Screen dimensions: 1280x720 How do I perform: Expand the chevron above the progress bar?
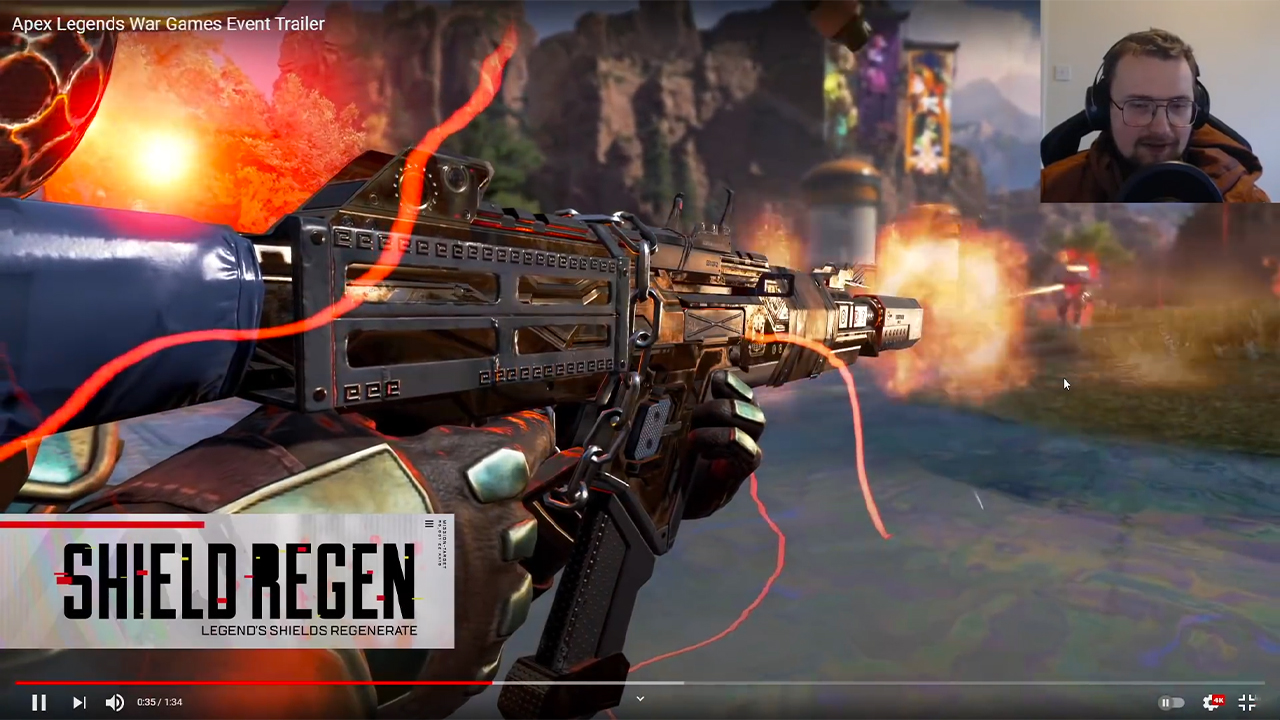[x=640, y=699]
